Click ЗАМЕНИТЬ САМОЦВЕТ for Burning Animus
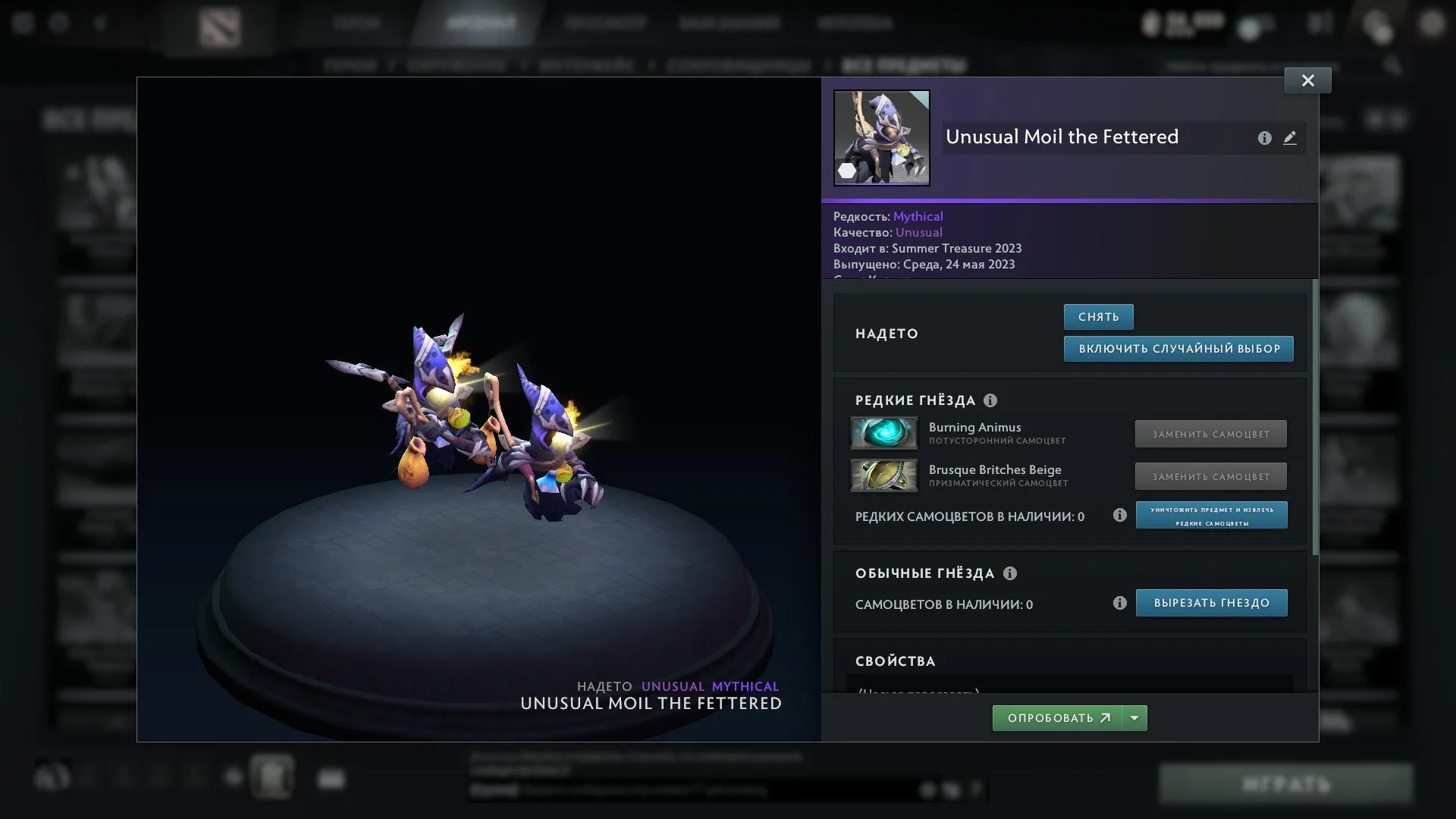This screenshot has width=1456, height=819. [1210, 434]
